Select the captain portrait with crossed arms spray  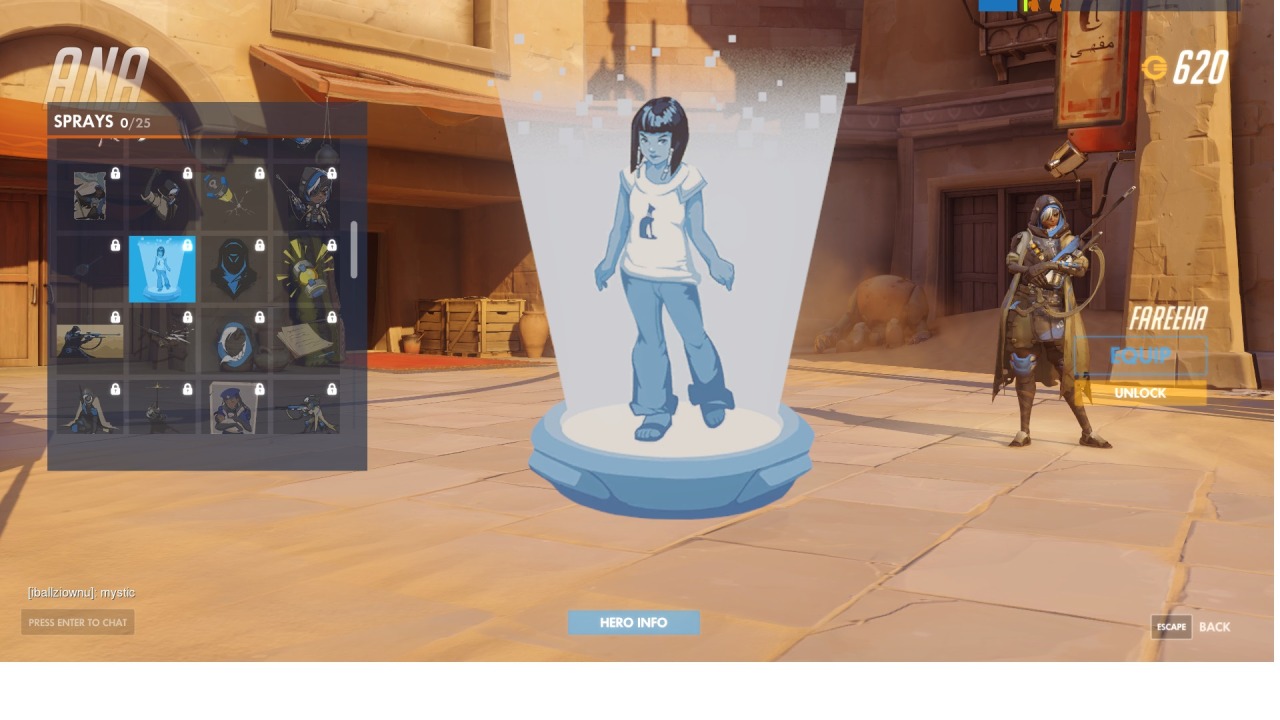tap(234, 408)
